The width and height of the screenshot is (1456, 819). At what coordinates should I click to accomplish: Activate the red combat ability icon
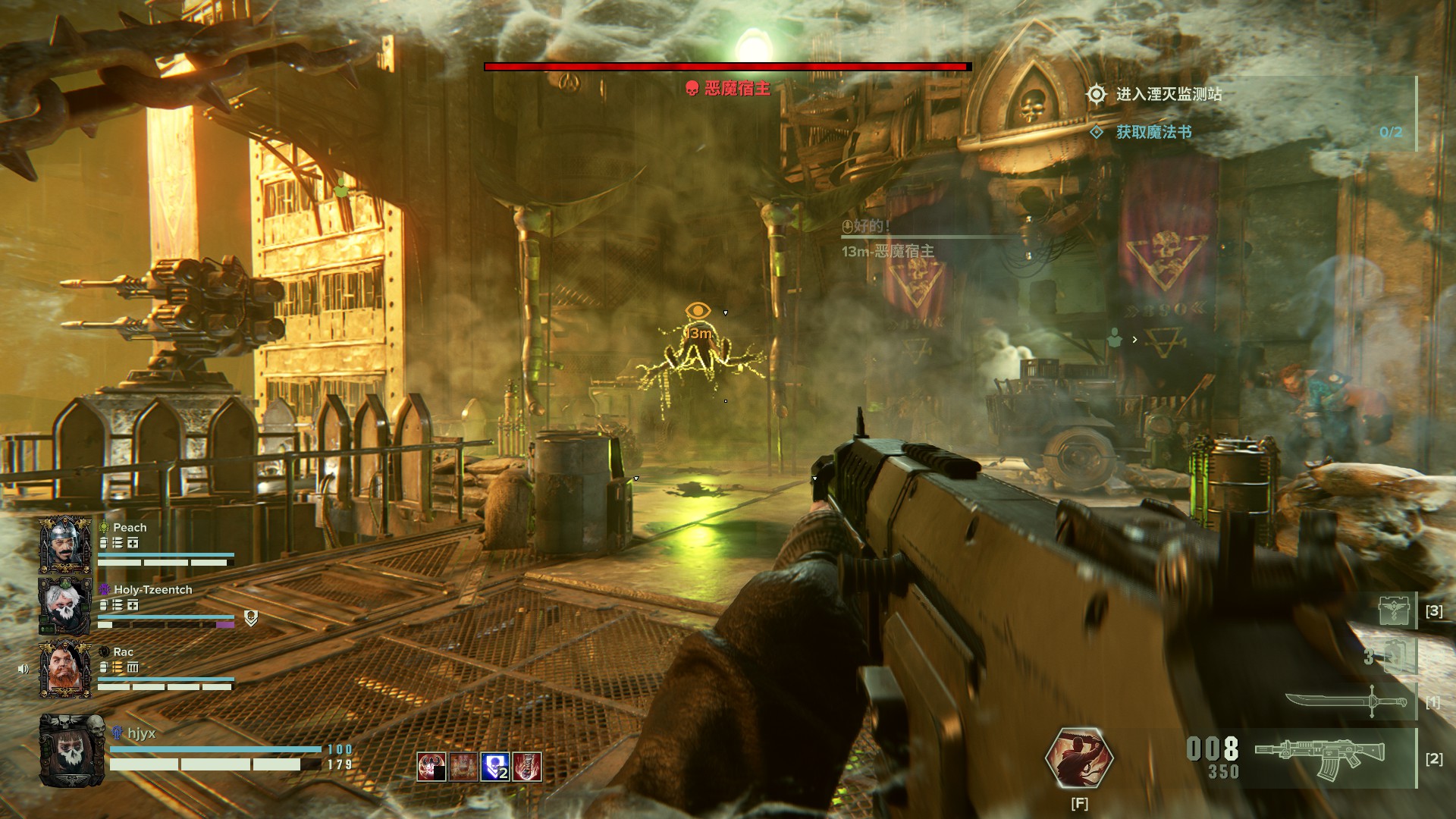tap(1078, 758)
